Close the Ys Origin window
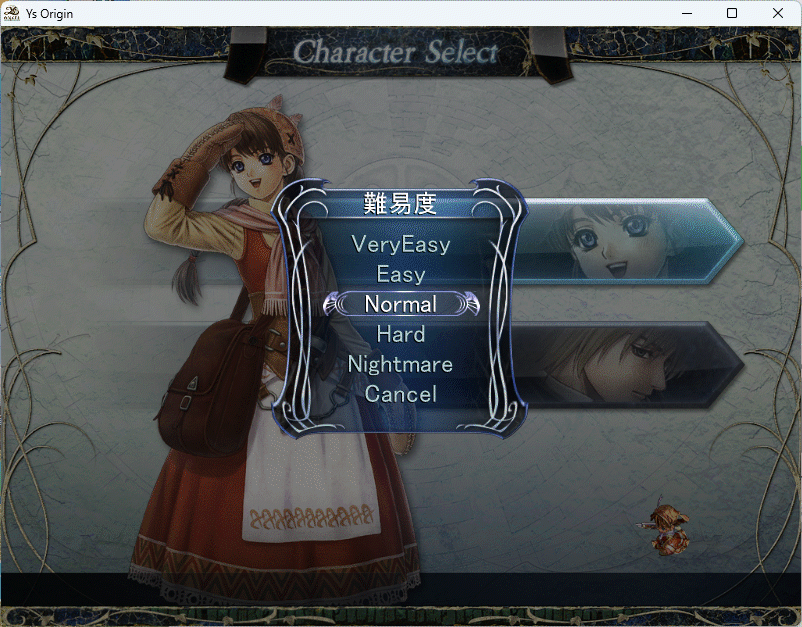The height and width of the screenshot is (627, 802). pyautogui.click(x=778, y=13)
